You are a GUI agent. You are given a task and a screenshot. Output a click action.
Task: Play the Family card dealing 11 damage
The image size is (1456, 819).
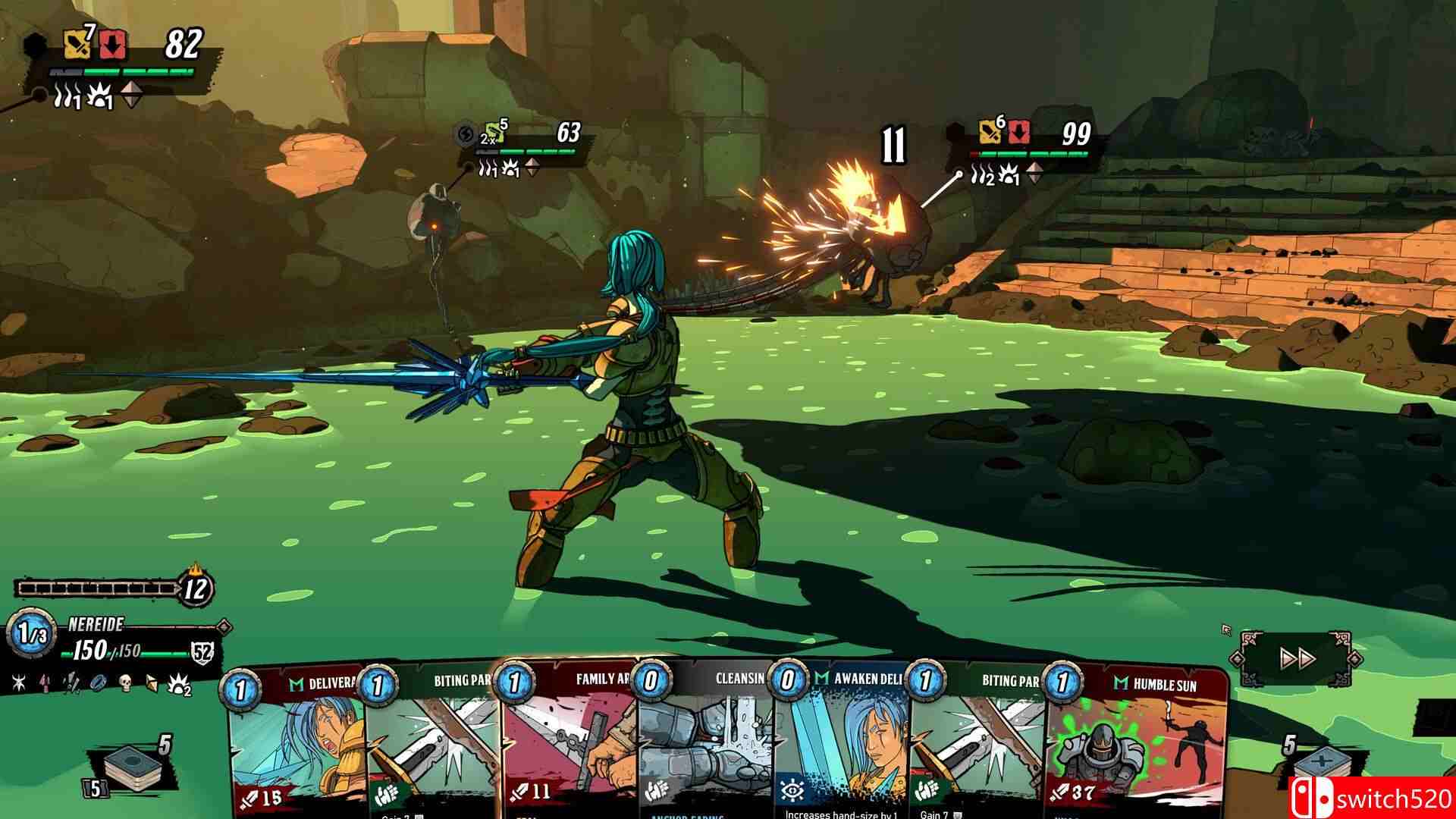[569, 743]
